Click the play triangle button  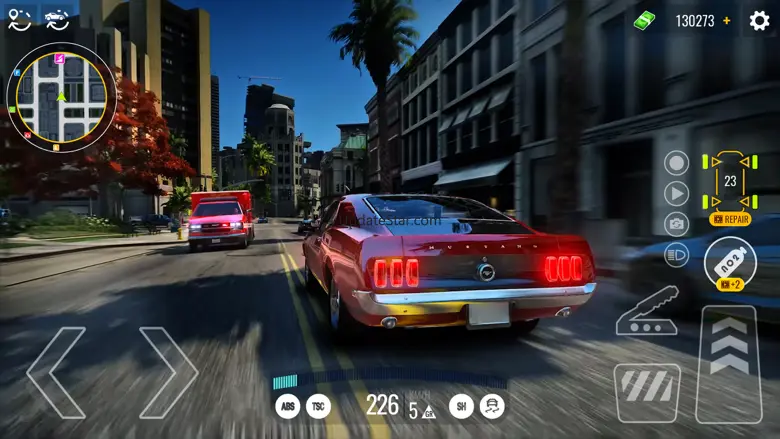677,193
